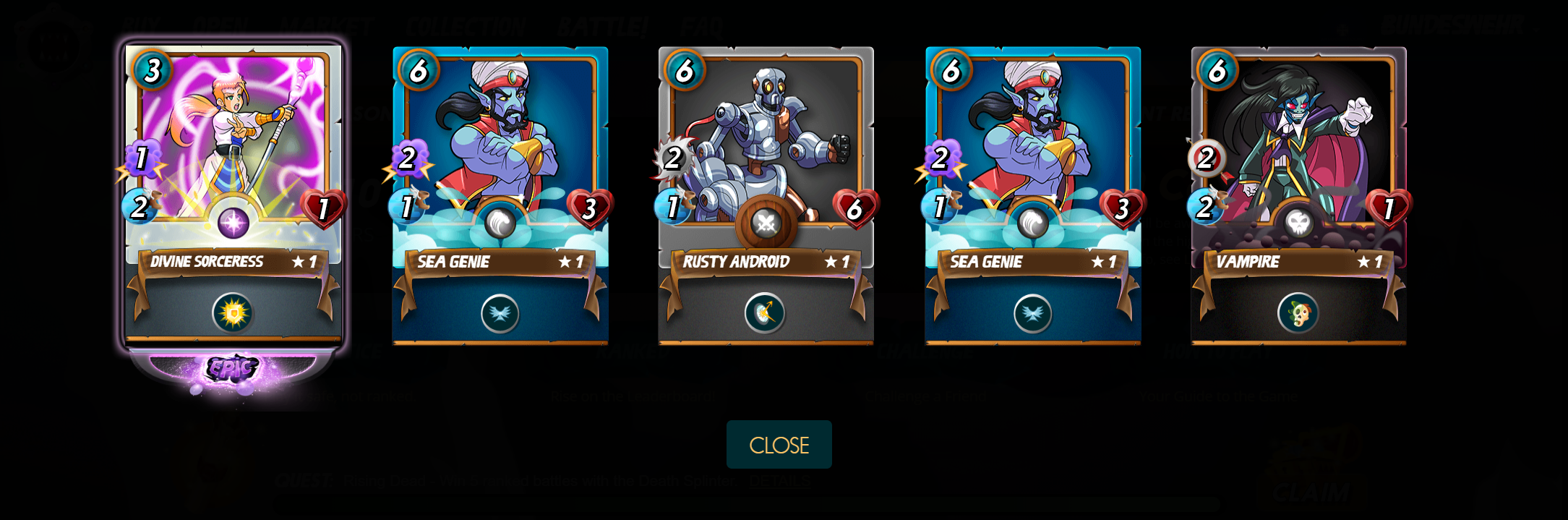Choose the Rusty Android card
This screenshot has height=520, width=1568.
coord(766,145)
